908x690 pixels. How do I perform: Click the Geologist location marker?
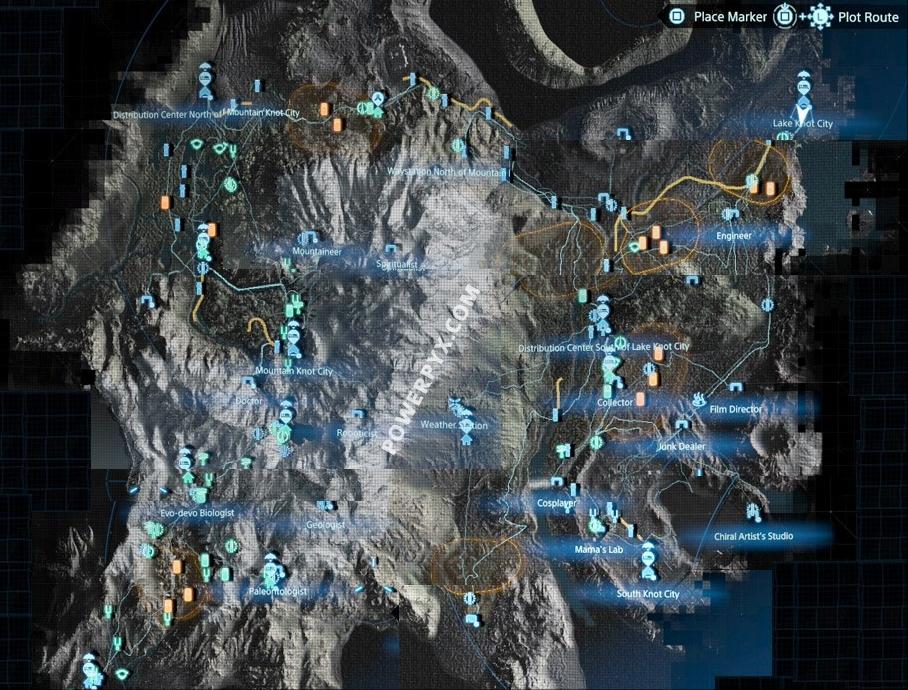322,507
